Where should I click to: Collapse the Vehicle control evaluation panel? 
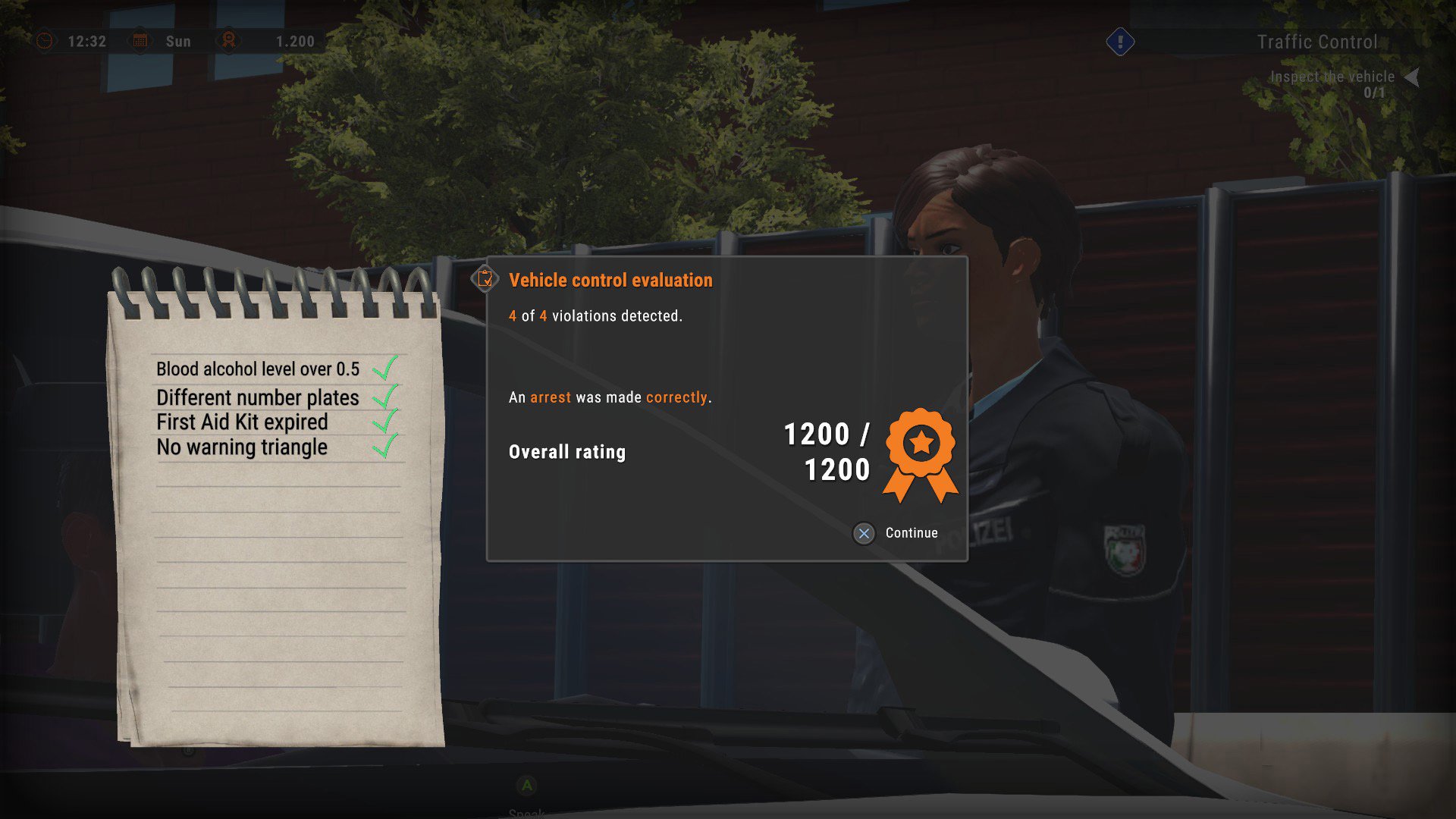pyautogui.click(x=610, y=280)
